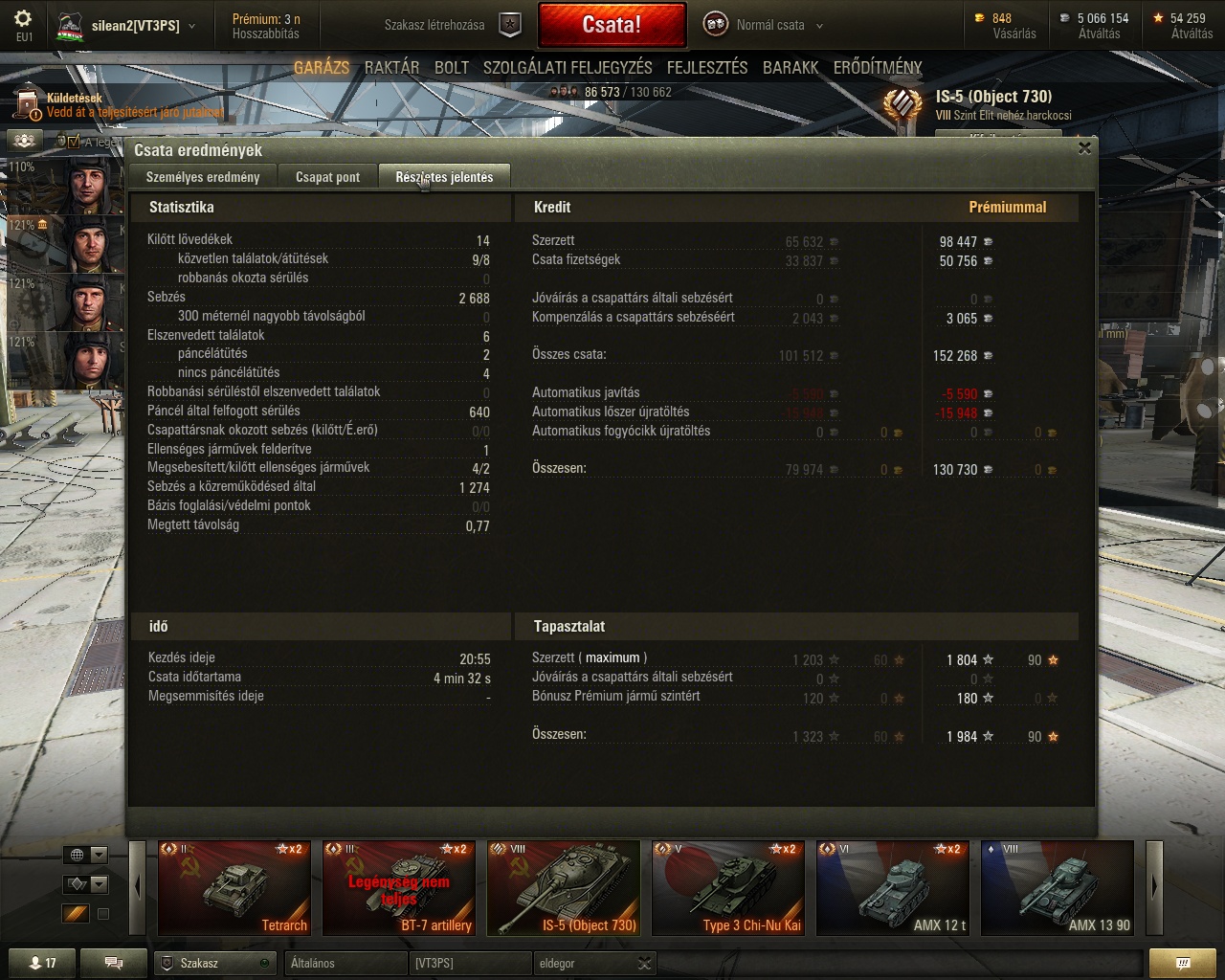
Task: Choose the AMX 13 90 tank
Action: [x=1058, y=887]
